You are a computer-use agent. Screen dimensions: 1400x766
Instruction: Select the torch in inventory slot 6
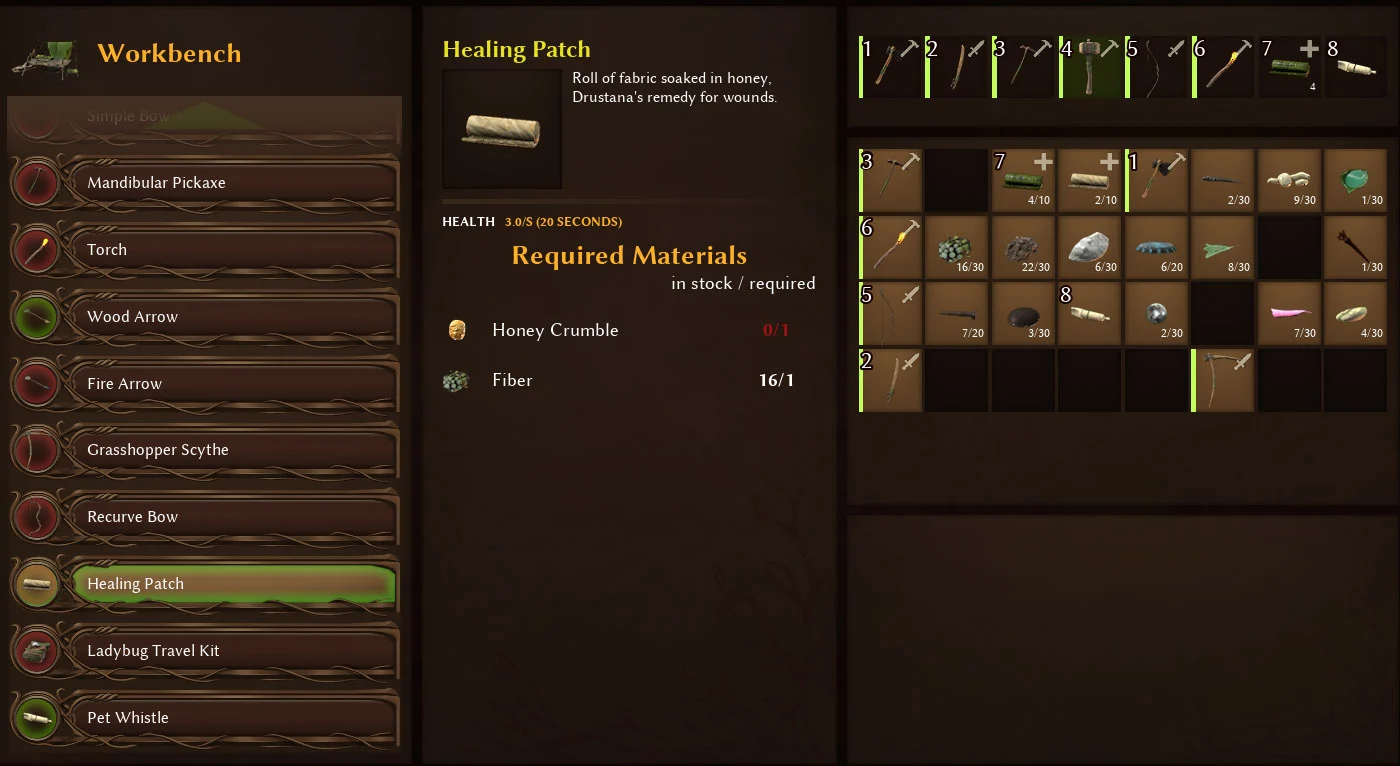[890, 247]
